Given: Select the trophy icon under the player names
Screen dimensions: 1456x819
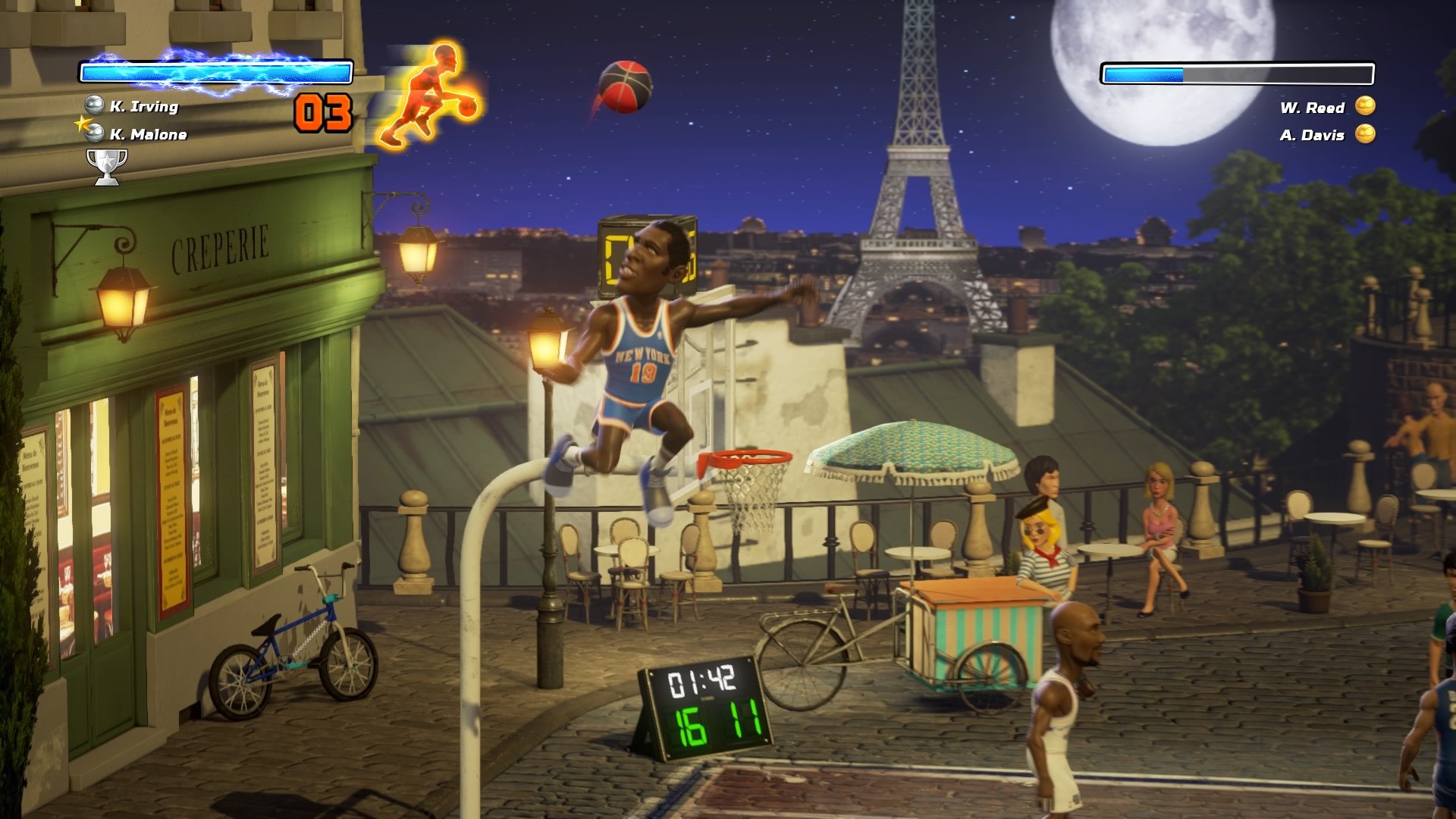Looking at the screenshot, I should pyautogui.click(x=108, y=162).
